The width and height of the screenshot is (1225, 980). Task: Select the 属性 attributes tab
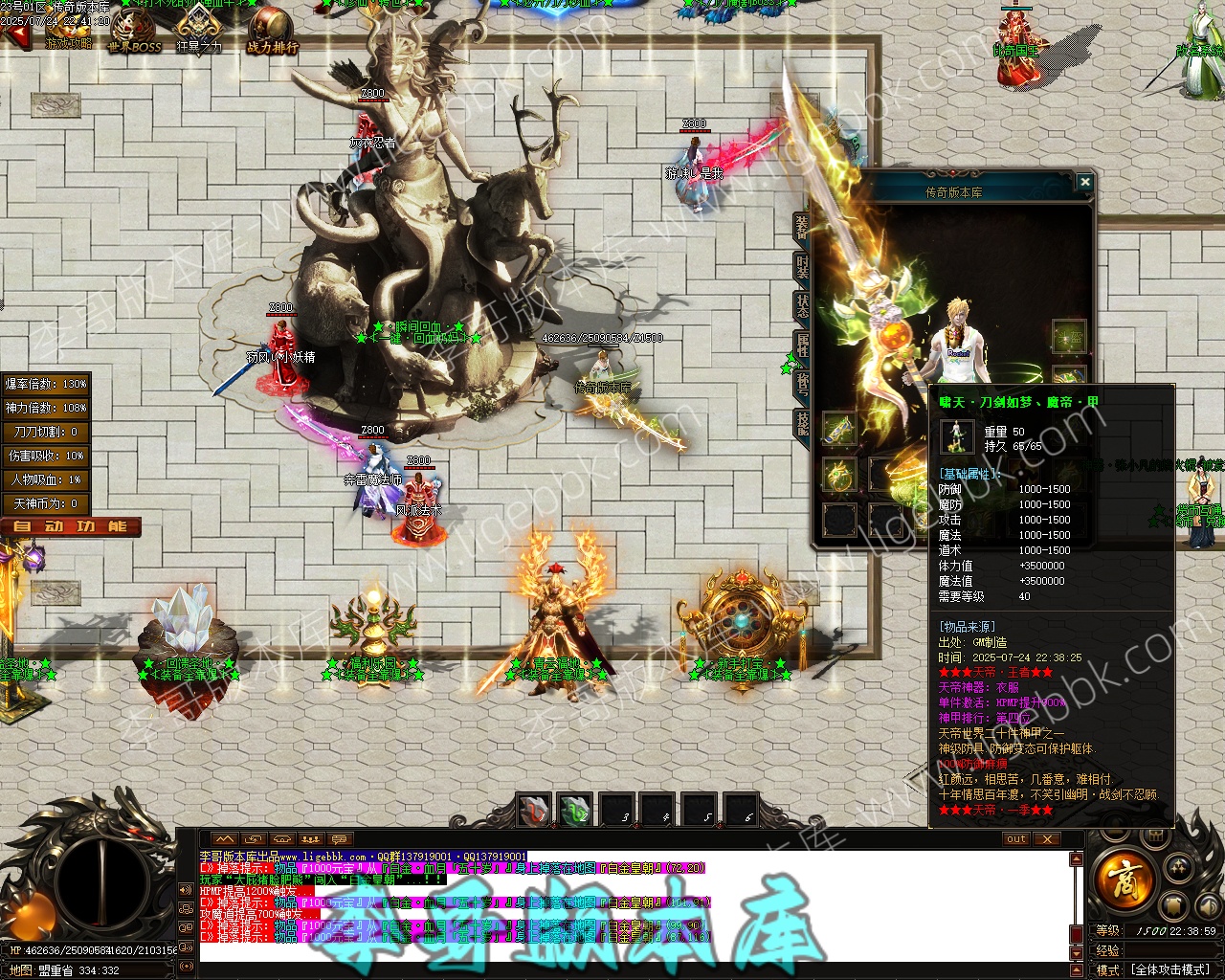[x=801, y=345]
